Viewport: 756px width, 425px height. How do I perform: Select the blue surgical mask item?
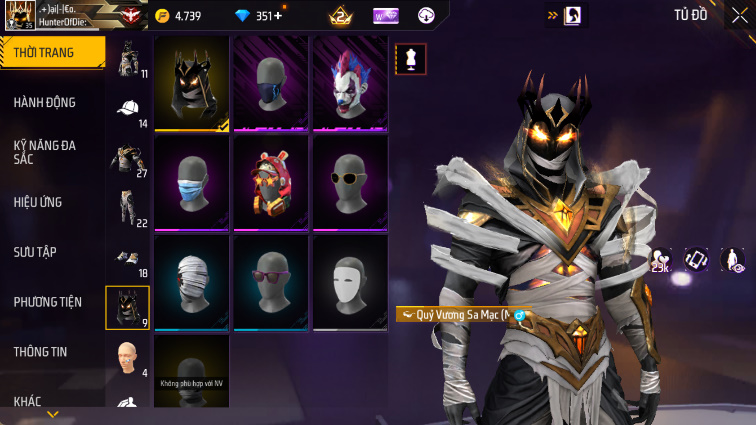tap(191, 183)
